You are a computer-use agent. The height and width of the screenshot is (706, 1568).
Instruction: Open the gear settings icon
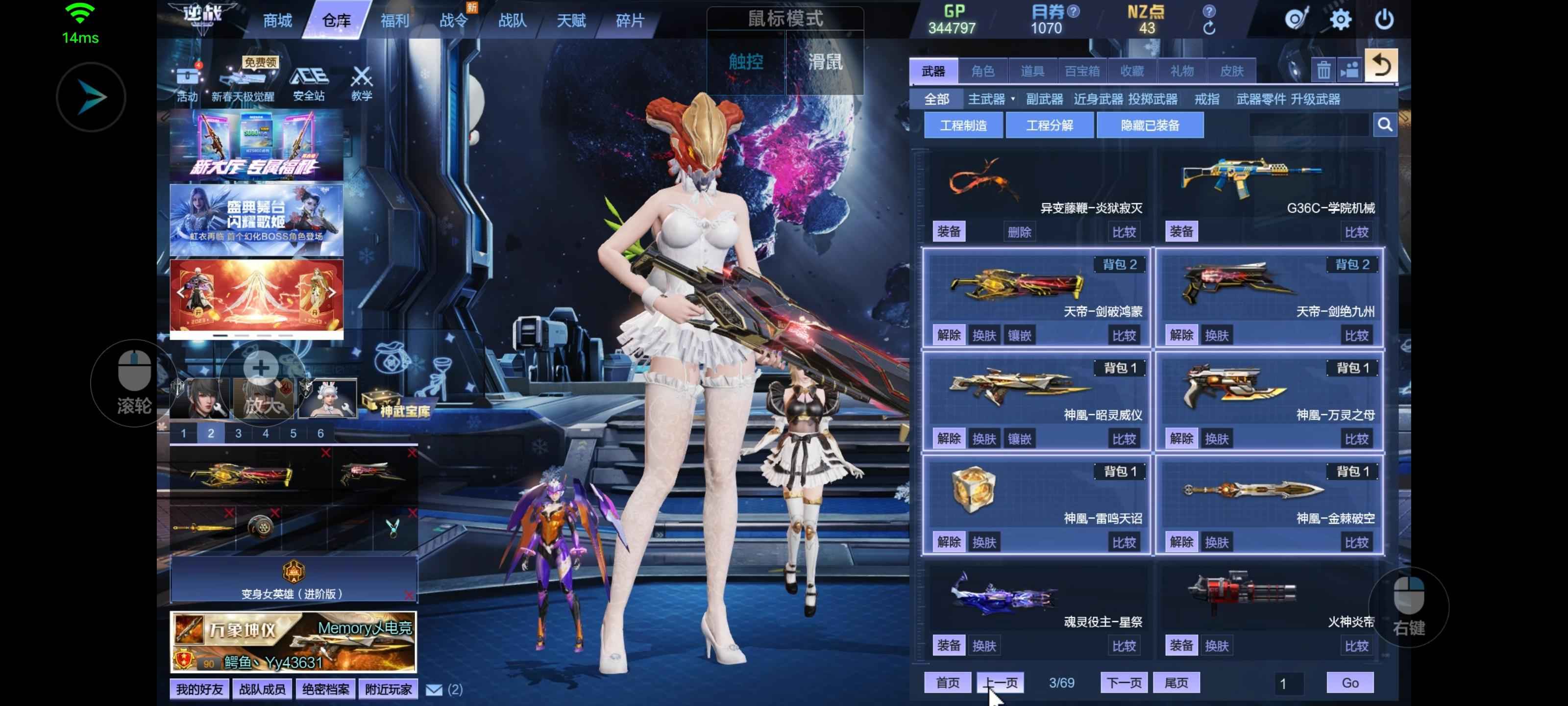coord(1340,20)
